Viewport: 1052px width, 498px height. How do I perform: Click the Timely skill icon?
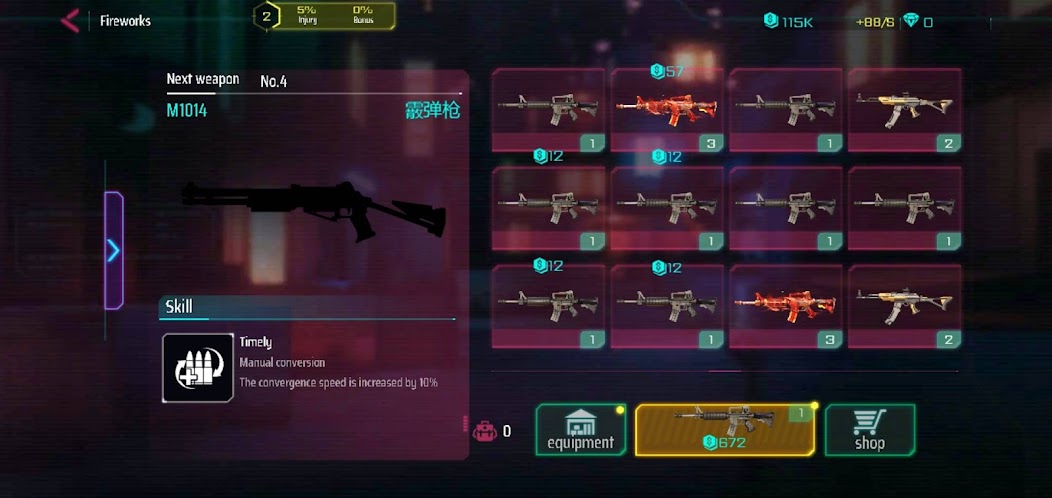pos(198,368)
